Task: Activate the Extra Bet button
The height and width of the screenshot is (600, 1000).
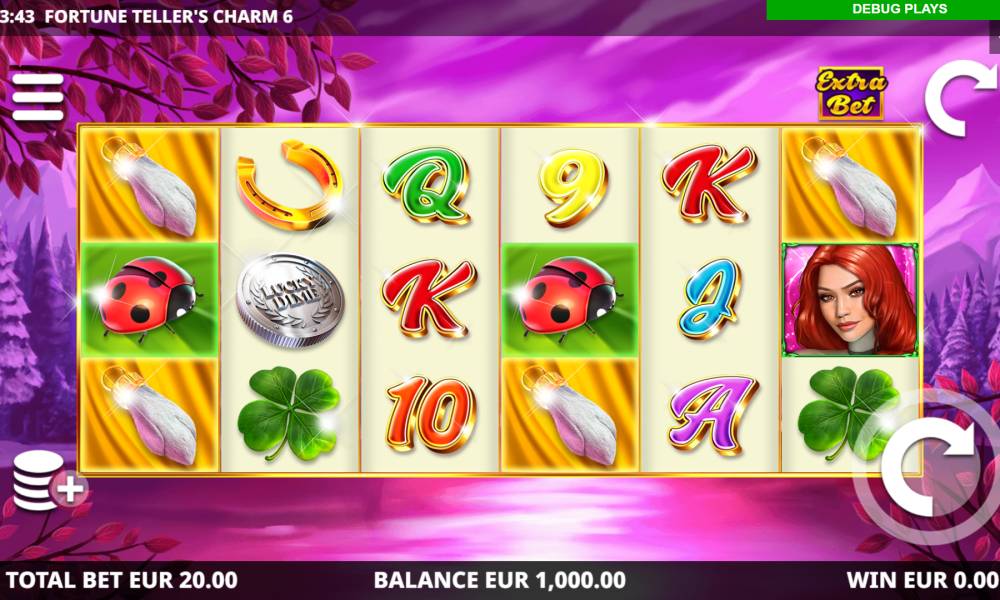Action: coord(851,93)
